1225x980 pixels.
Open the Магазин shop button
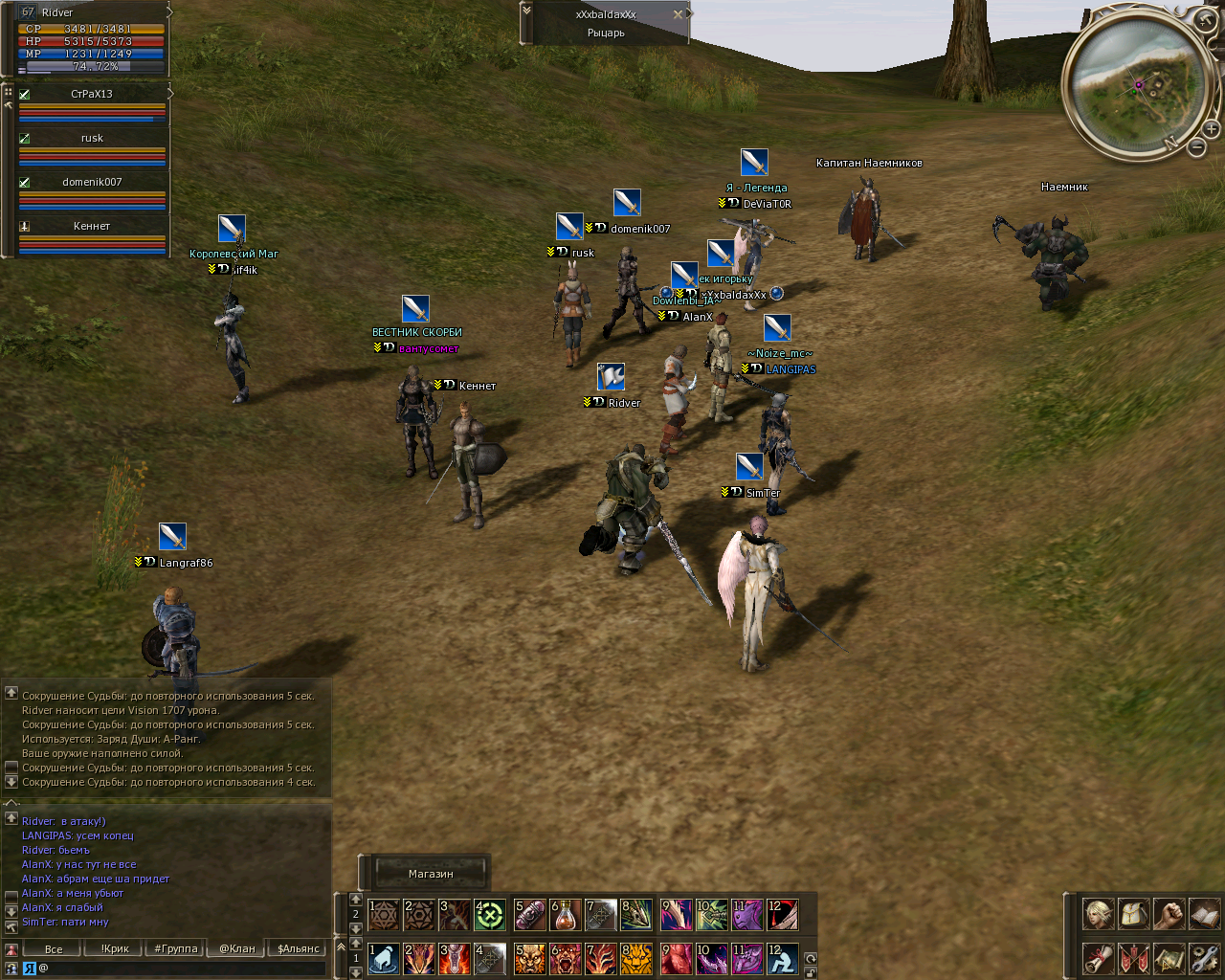coord(430,874)
